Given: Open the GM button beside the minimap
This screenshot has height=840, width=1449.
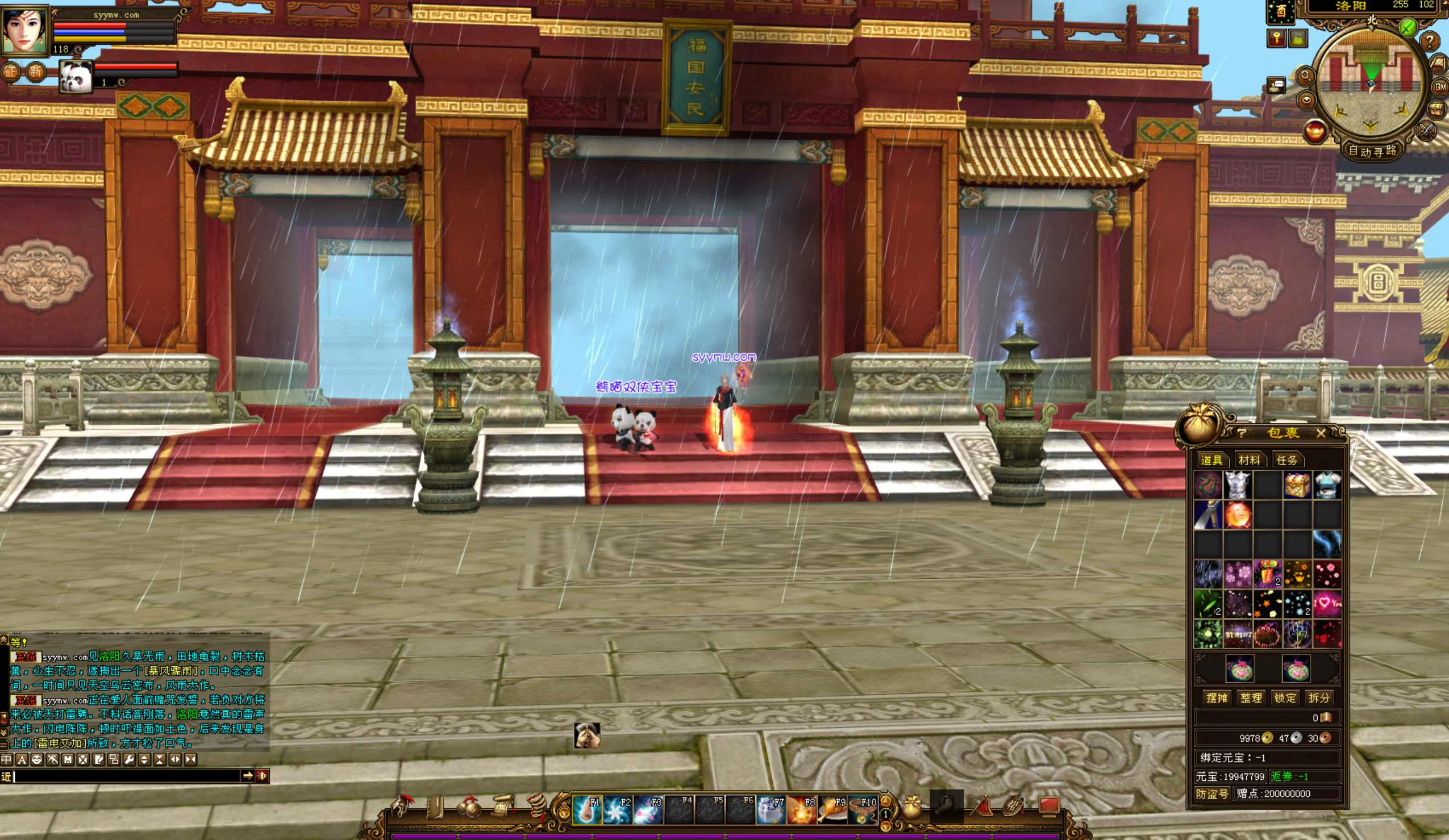Looking at the screenshot, I should (1440, 87).
